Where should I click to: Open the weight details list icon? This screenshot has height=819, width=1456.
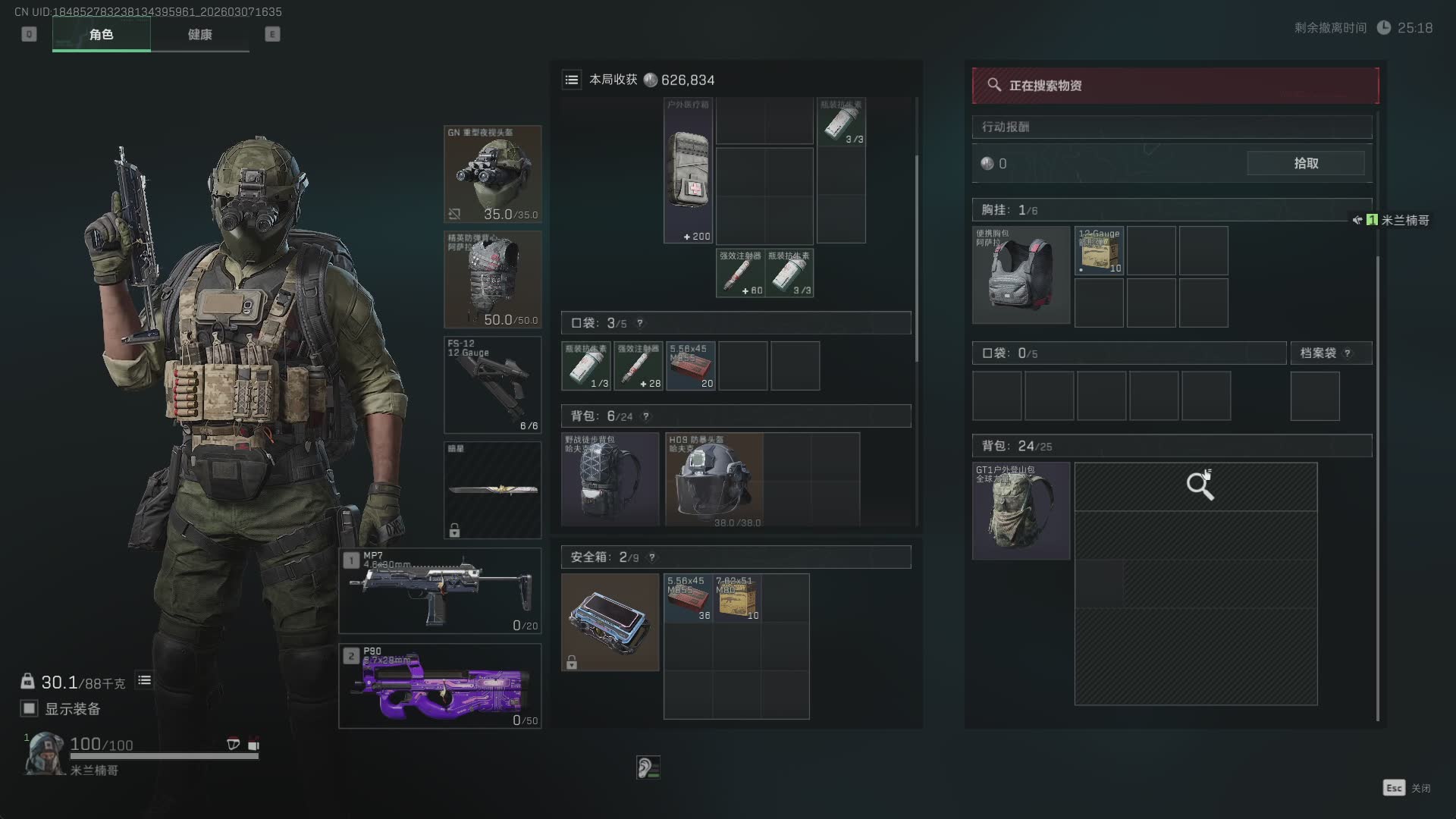(144, 680)
